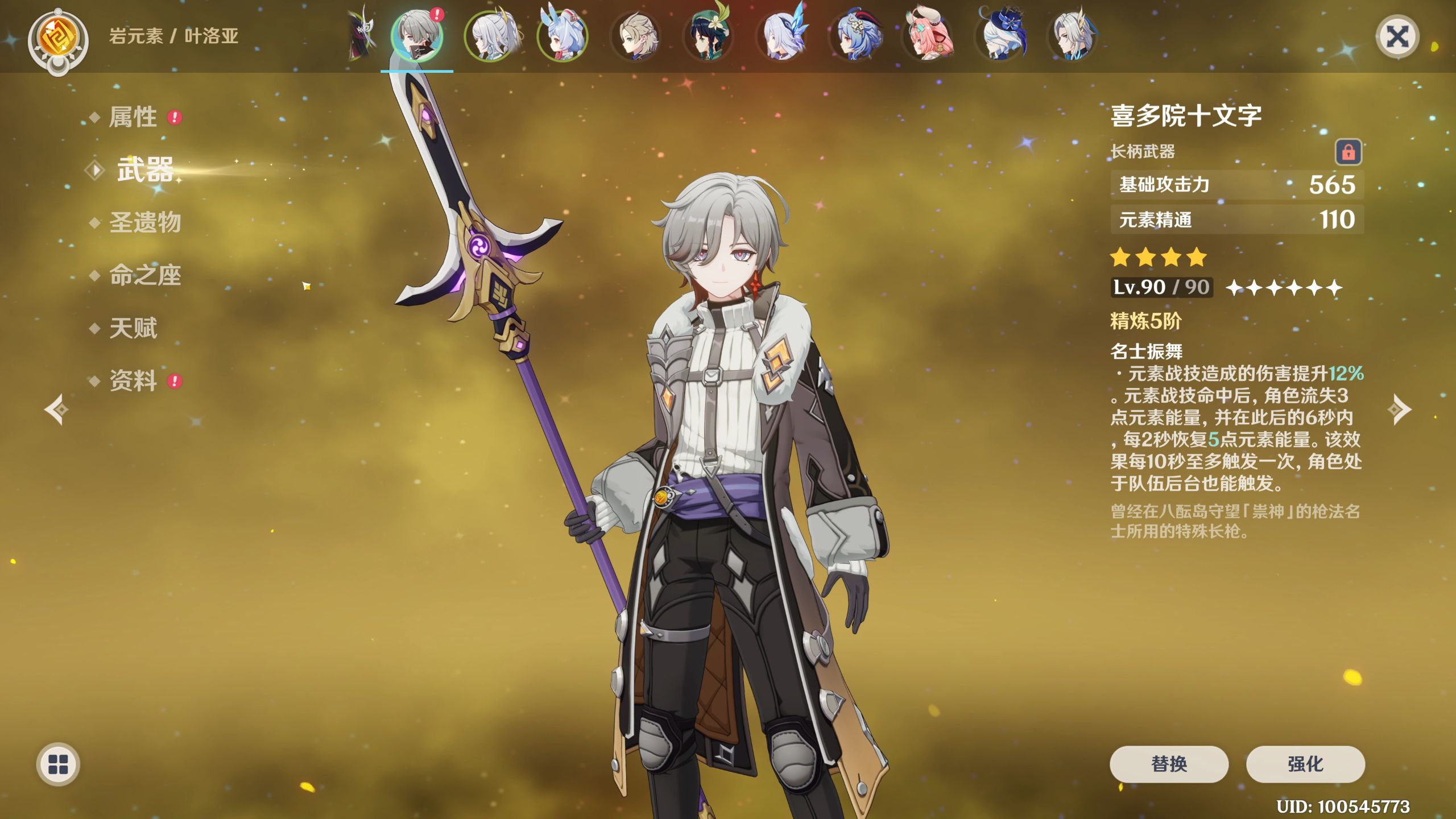Open the 天赋 talents section
This screenshot has width=1456, height=819.
tap(133, 328)
